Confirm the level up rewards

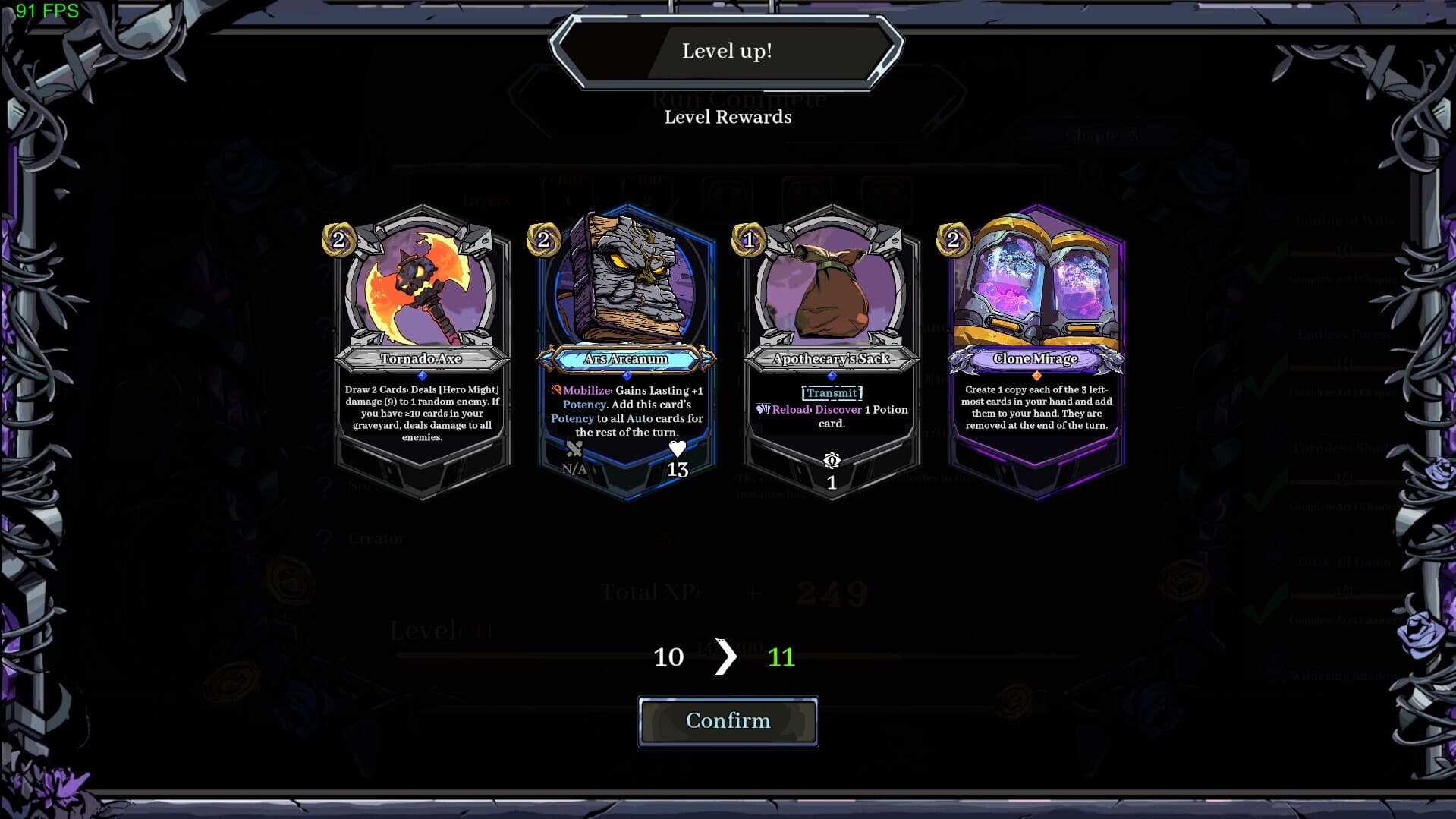tap(728, 721)
